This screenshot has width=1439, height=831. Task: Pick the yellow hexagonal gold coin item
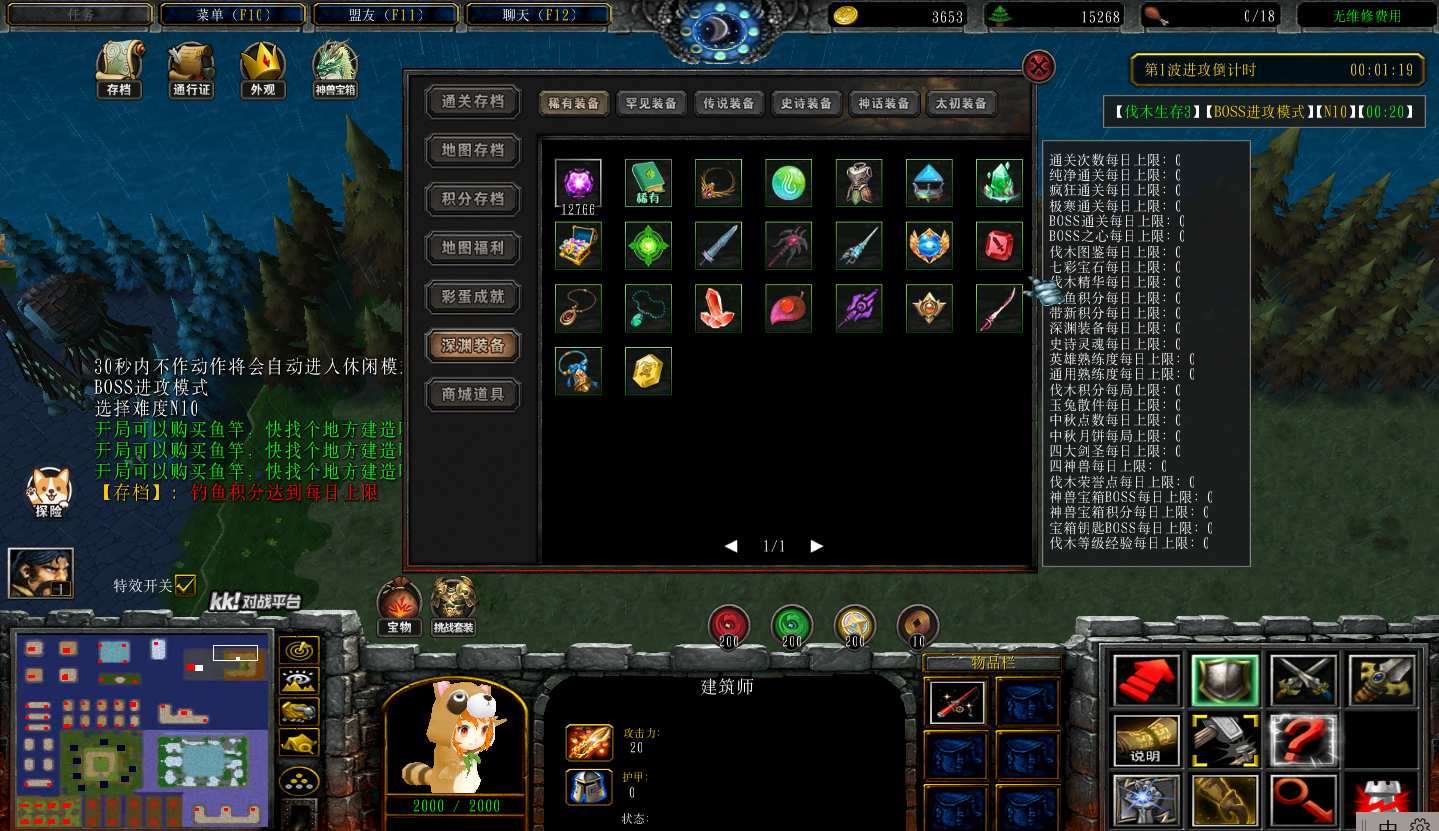(648, 371)
